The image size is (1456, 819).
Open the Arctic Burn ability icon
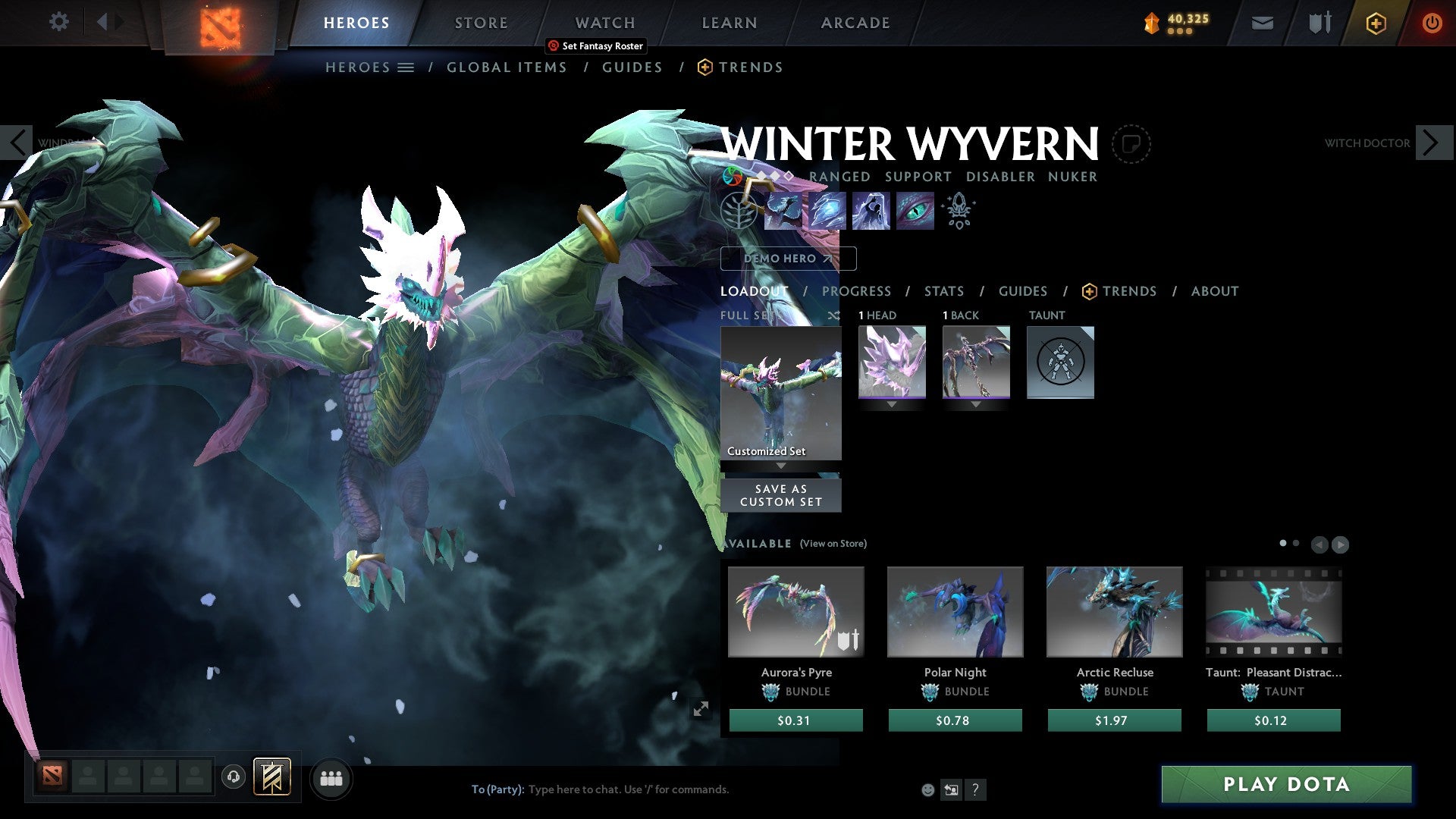coord(782,211)
